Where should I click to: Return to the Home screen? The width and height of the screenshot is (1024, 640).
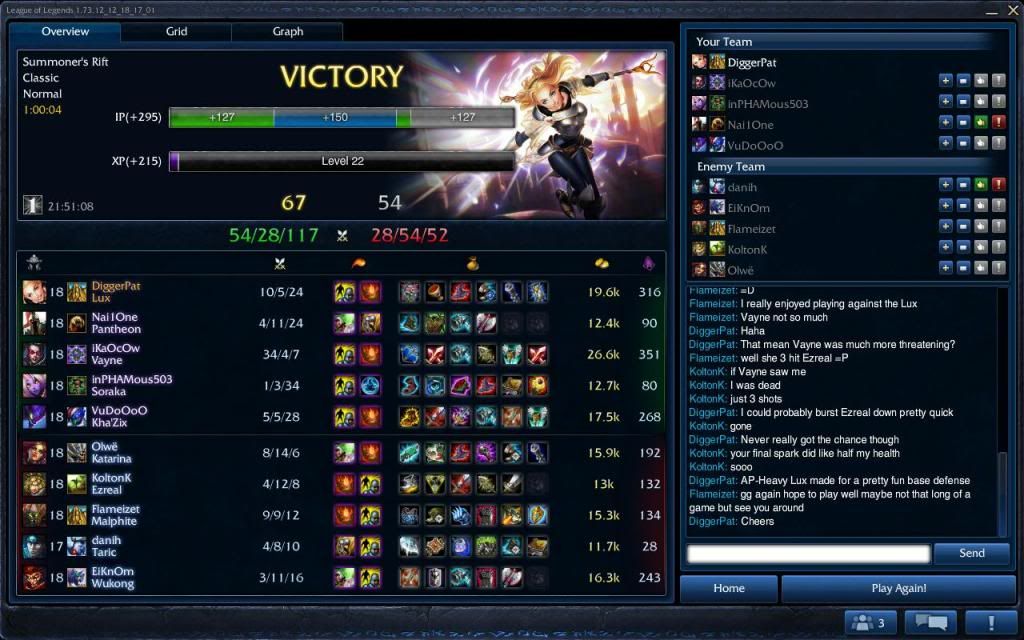click(728, 588)
